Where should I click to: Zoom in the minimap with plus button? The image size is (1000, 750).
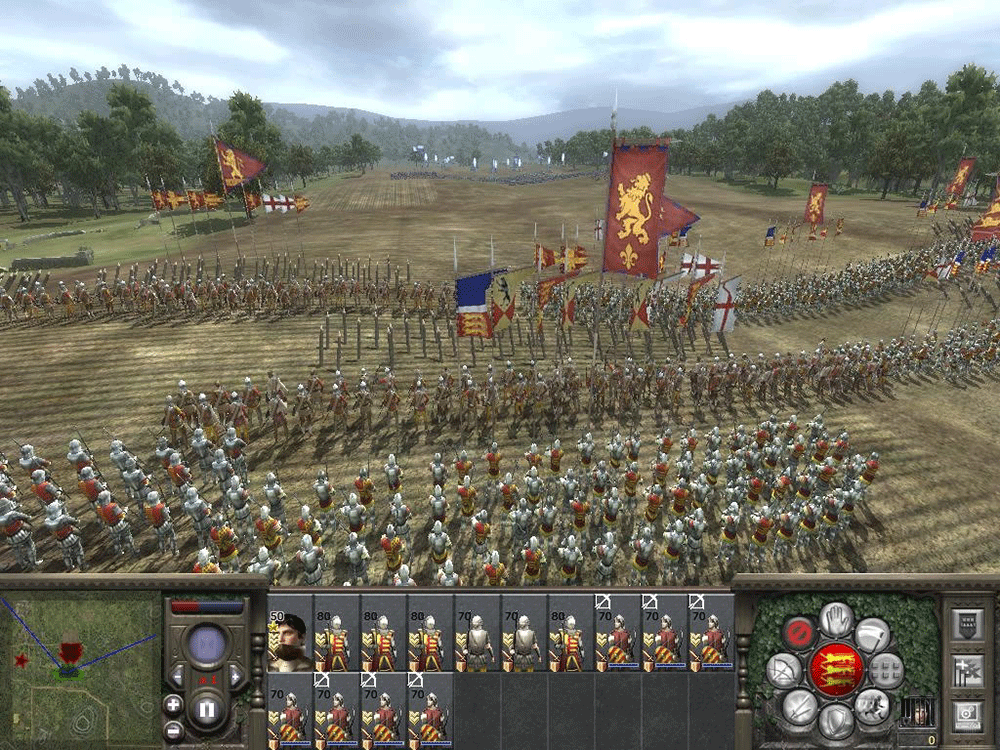(x=173, y=704)
